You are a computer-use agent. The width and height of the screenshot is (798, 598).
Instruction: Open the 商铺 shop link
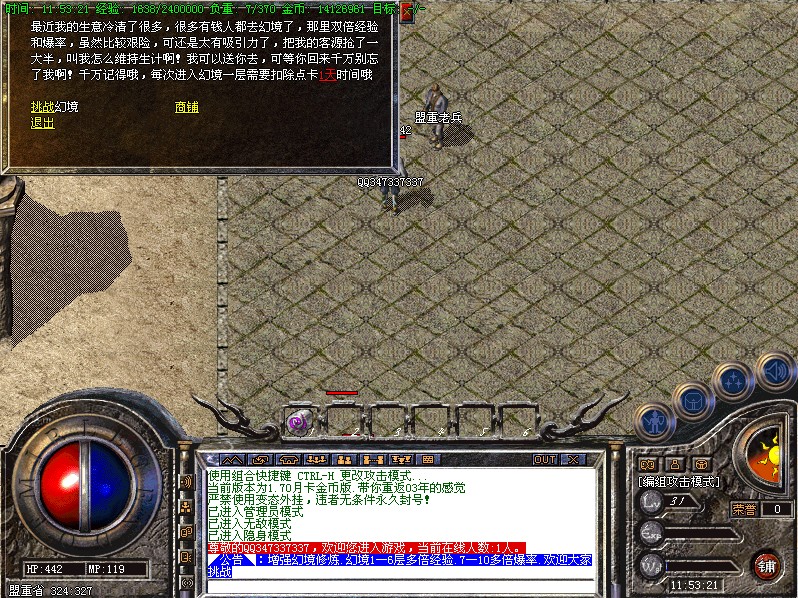click(186, 107)
